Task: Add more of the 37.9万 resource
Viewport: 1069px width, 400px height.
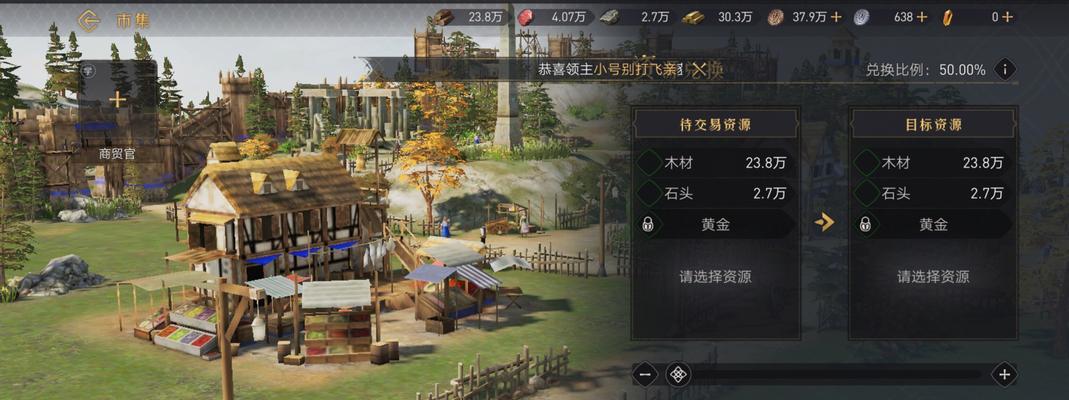Action: 836,17
